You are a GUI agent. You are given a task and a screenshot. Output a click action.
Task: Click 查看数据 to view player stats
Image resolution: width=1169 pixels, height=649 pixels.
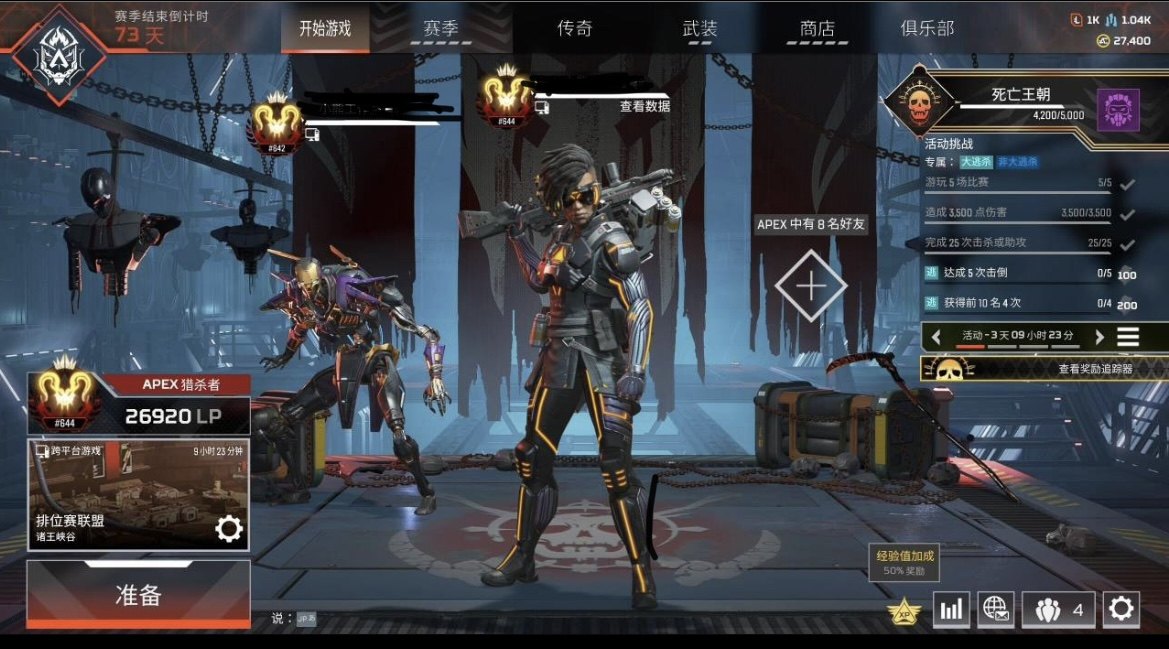(645, 107)
